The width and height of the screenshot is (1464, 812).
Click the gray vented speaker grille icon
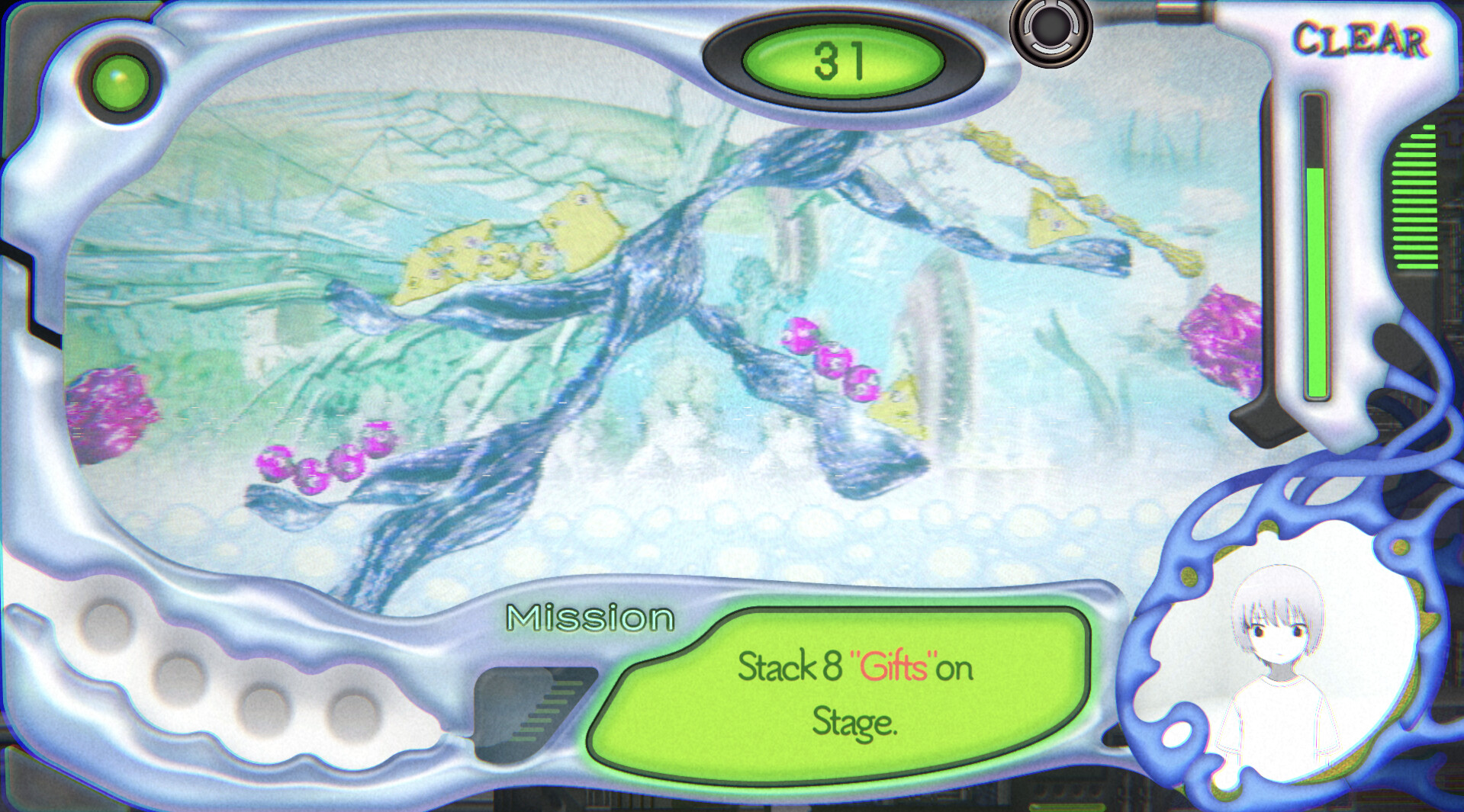tap(534, 713)
